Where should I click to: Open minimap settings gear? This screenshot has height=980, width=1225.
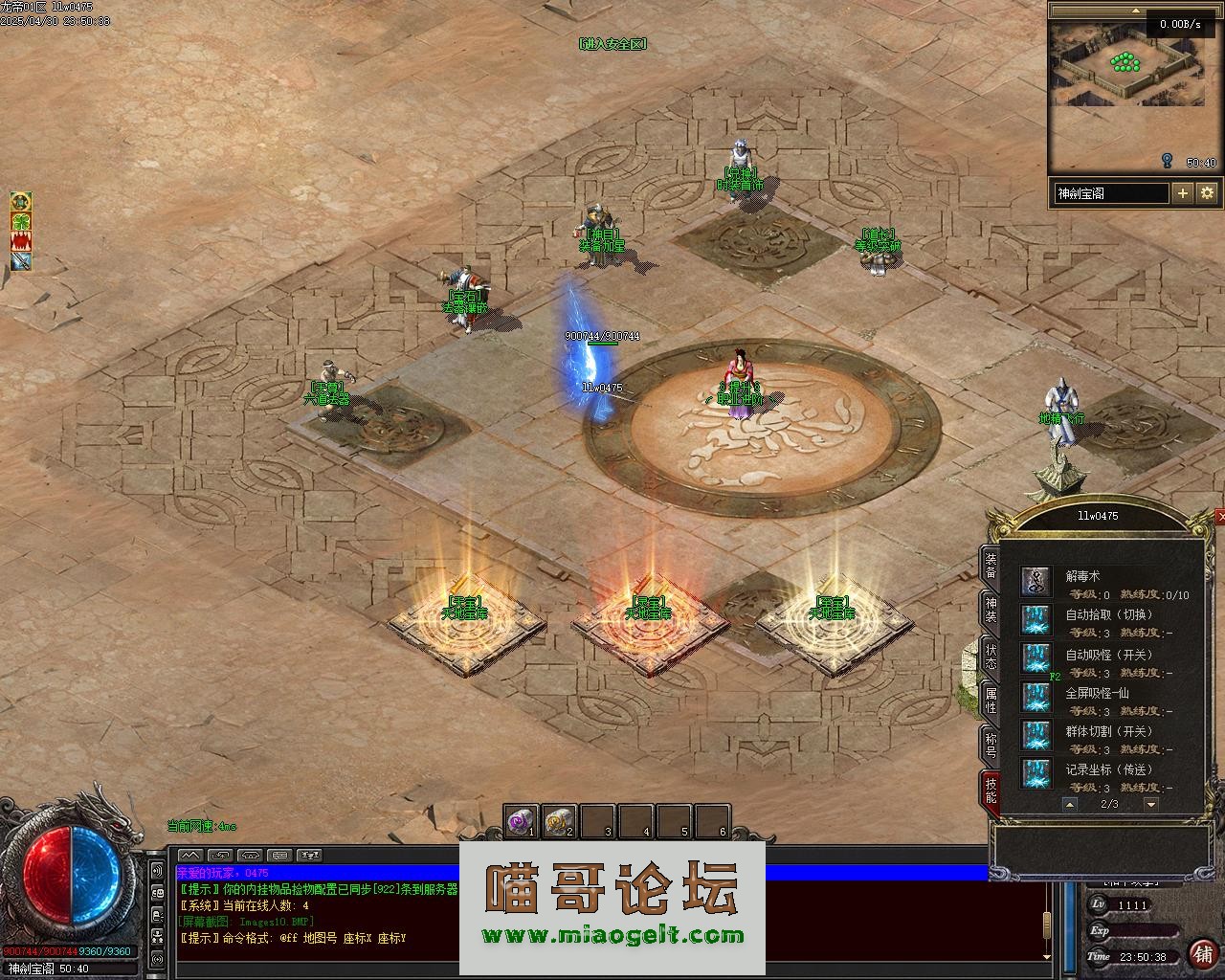click(1207, 192)
